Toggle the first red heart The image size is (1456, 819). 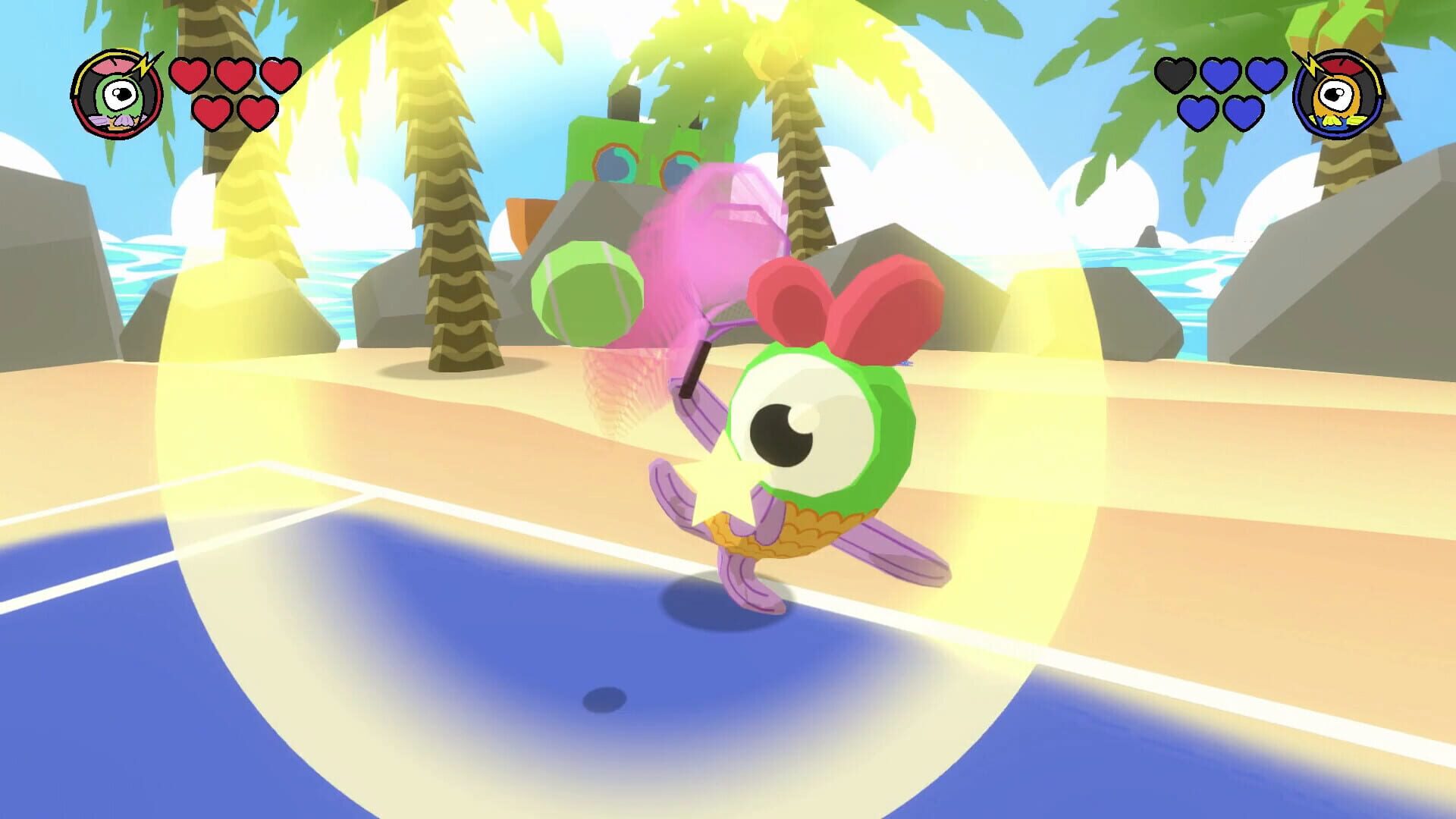(x=190, y=74)
